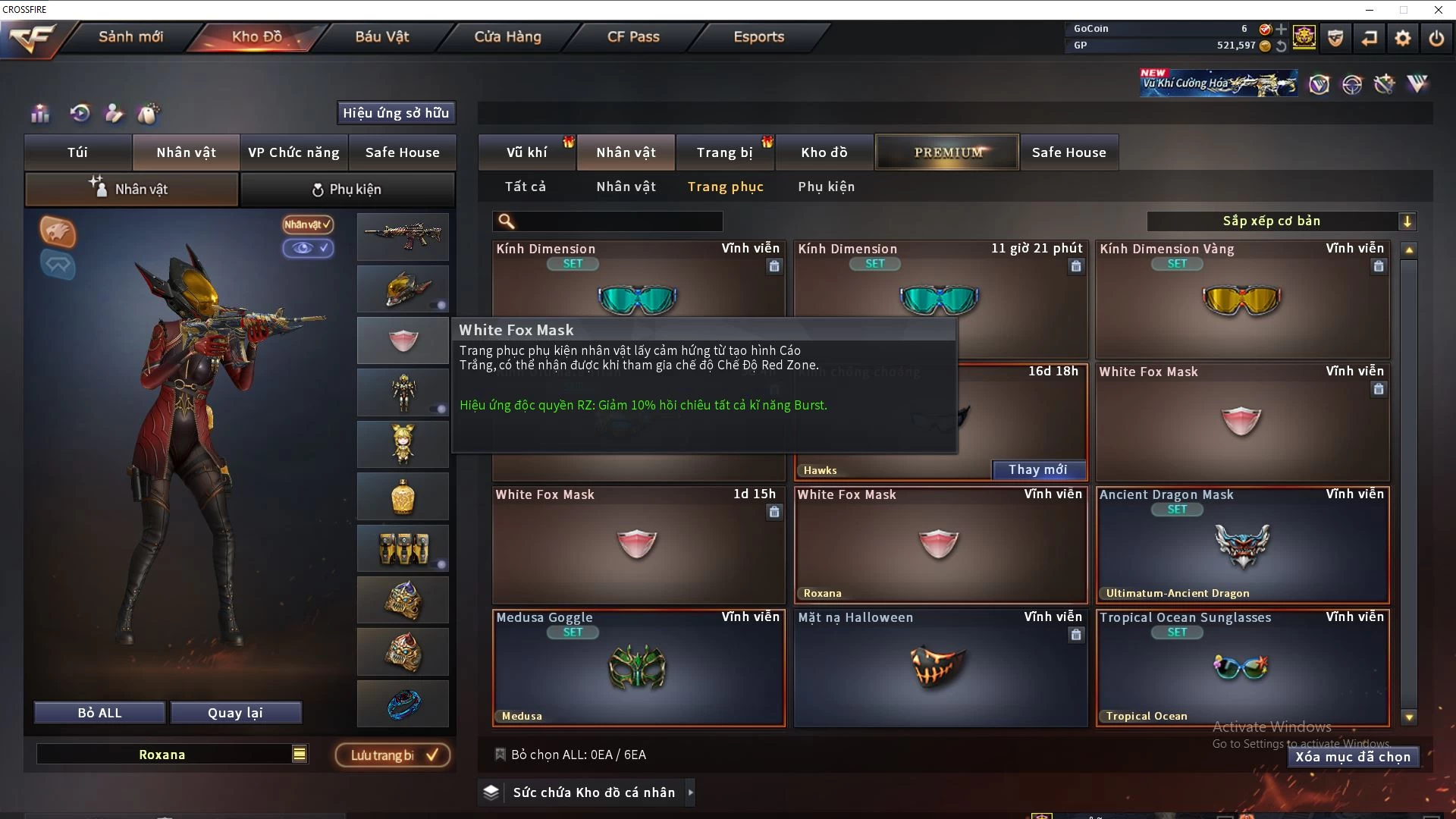Open the Esports menu
Image resolution: width=1456 pixels, height=819 pixels.
[758, 36]
